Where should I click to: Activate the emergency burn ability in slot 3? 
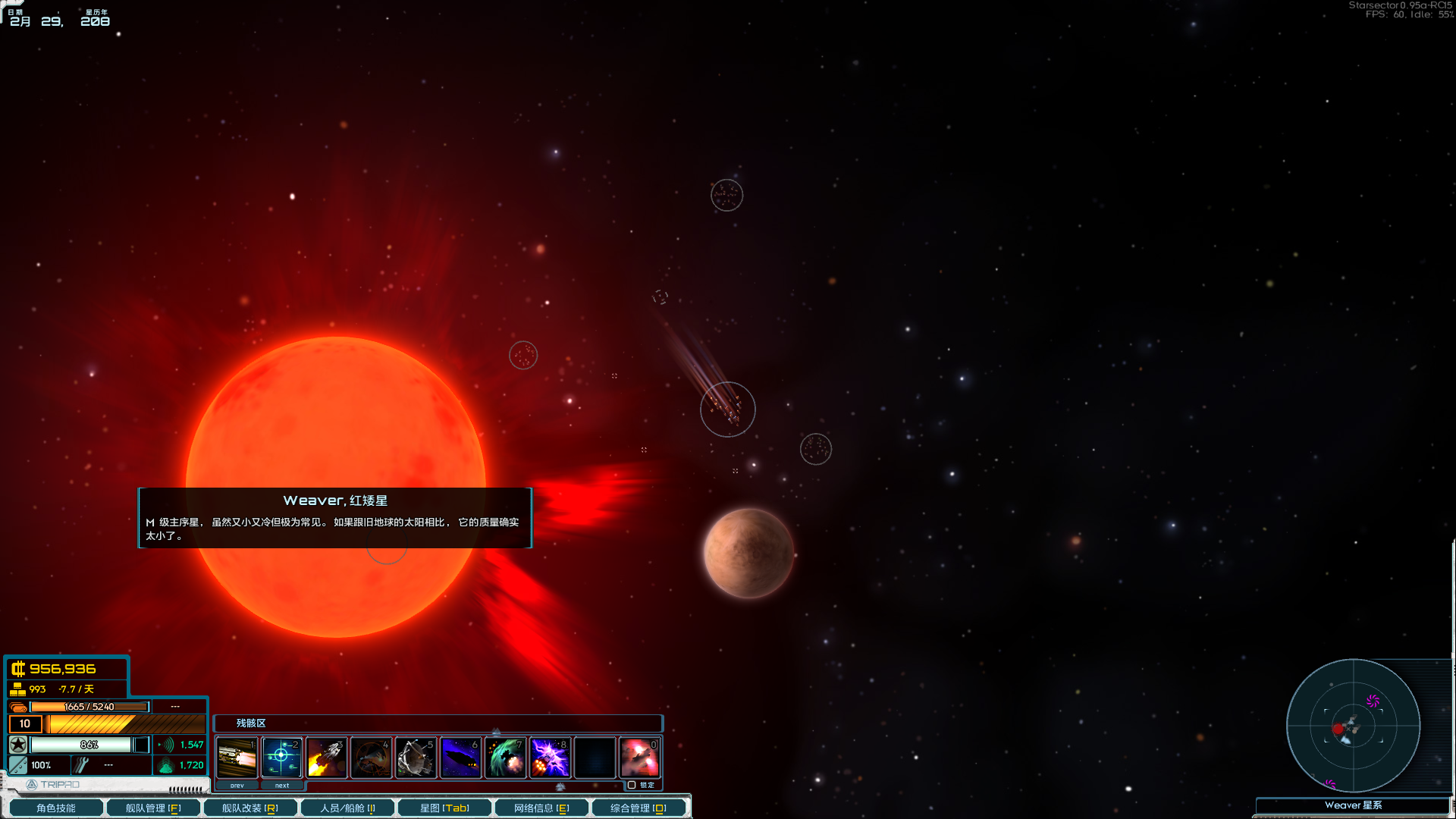point(326,758)
